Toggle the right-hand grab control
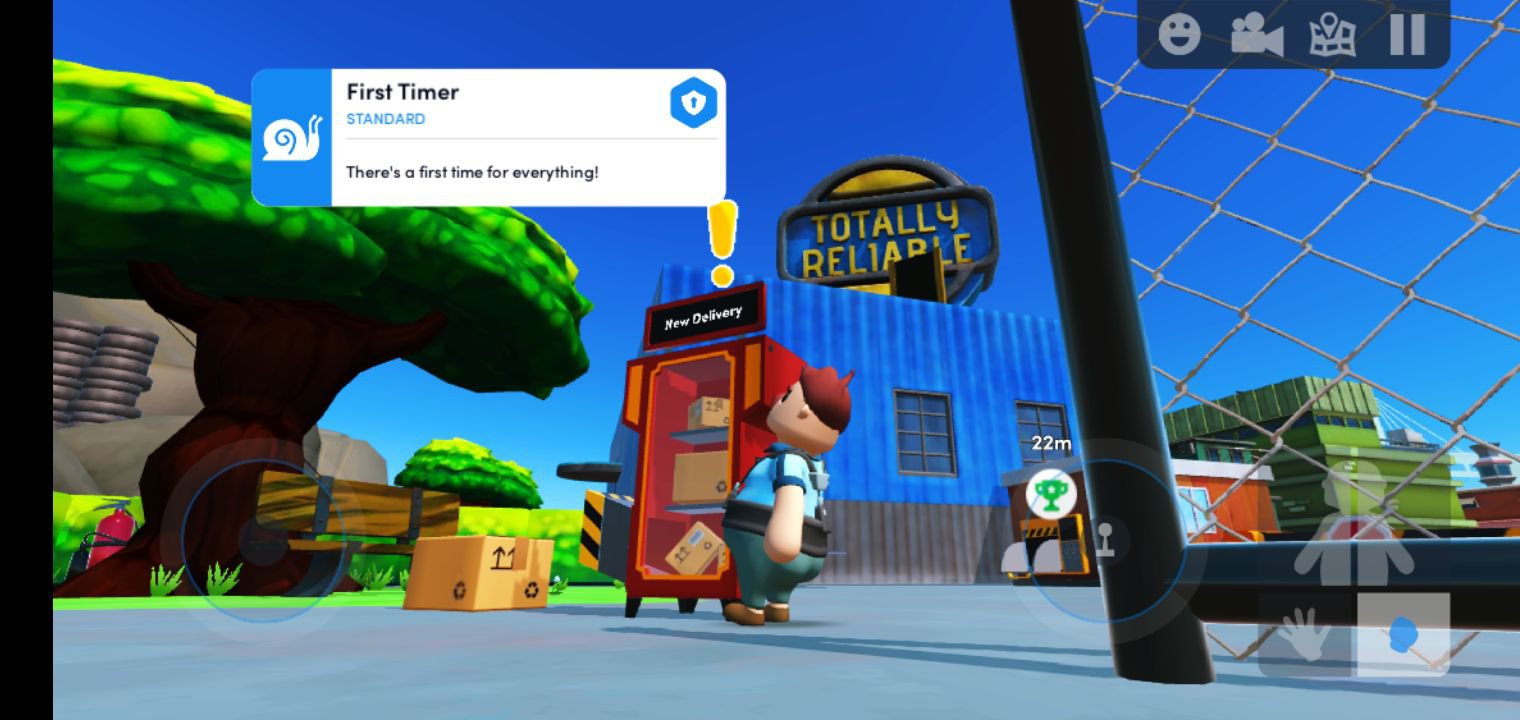This screenshot has width=1520, height=720. click(1402, 633)
